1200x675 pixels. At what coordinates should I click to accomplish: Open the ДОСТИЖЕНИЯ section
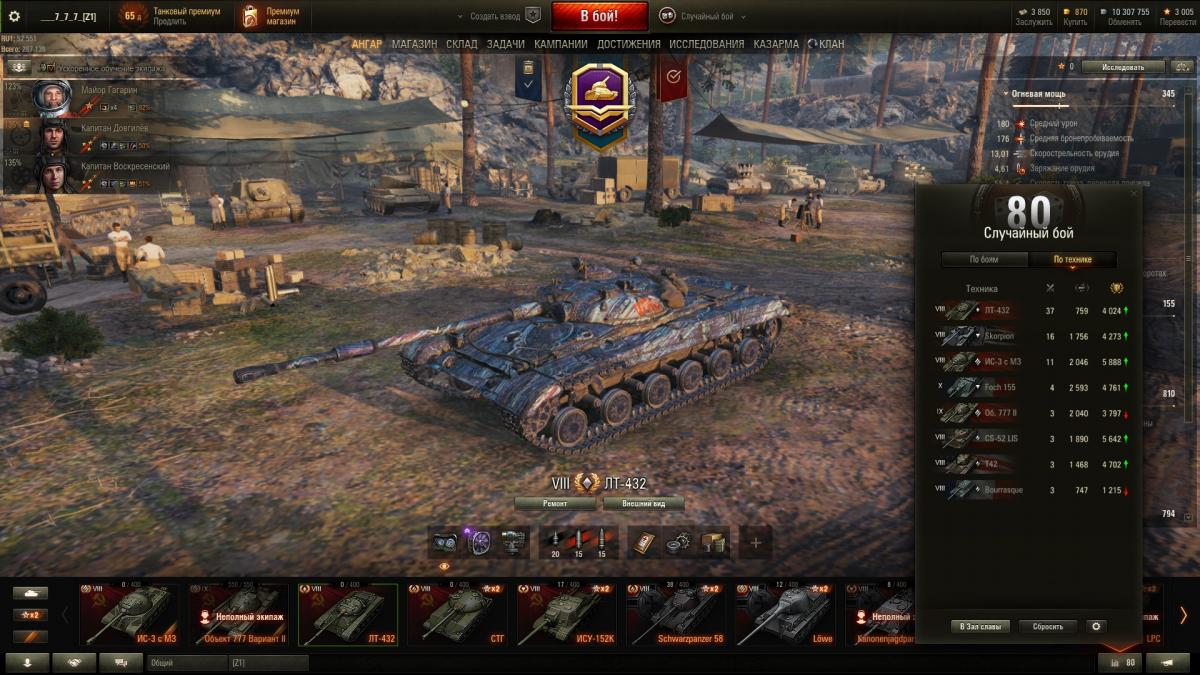pos(628,44)
